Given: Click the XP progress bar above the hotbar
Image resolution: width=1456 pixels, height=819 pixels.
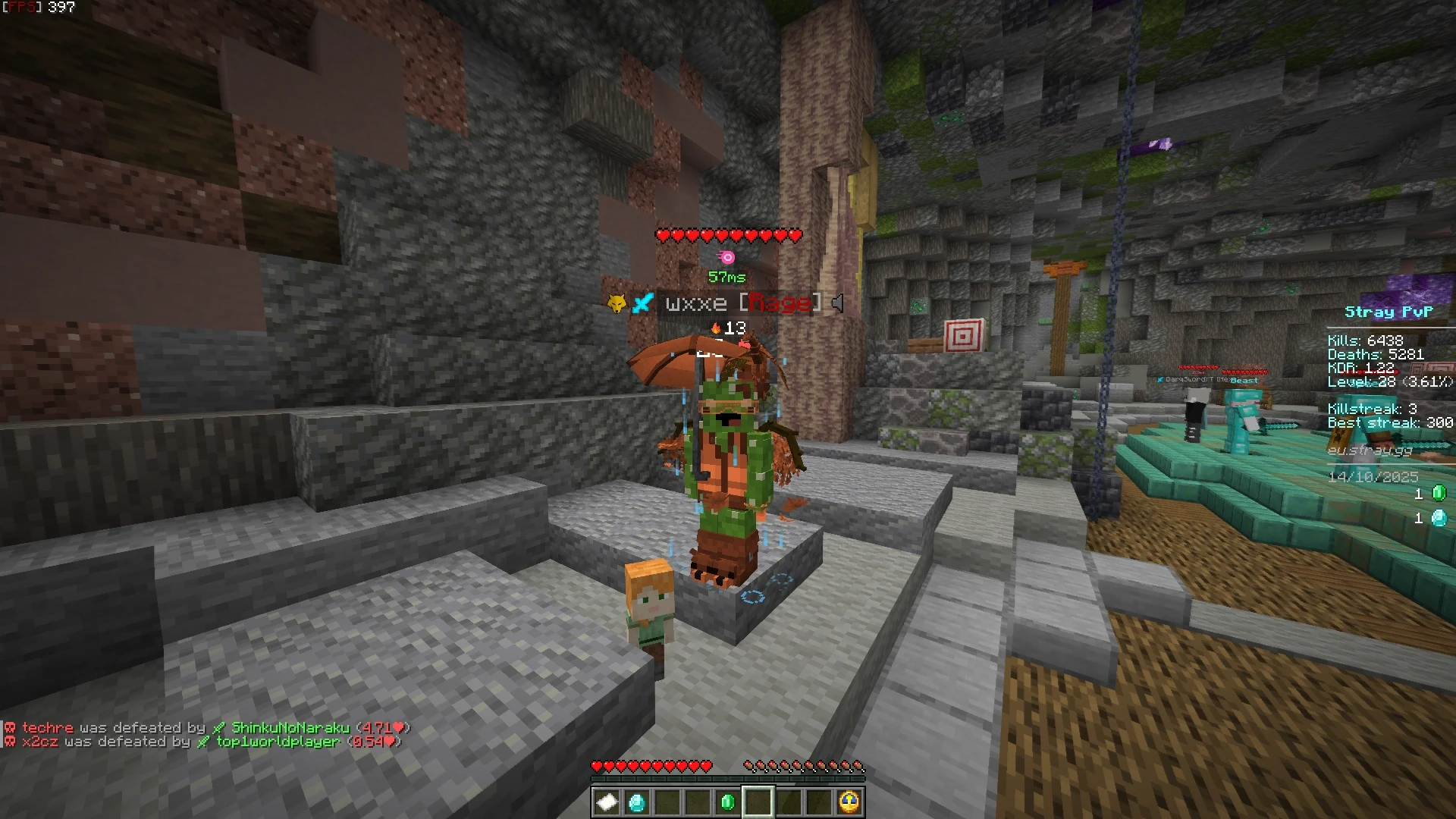Looking at the screenshot, I should (728, 777).
